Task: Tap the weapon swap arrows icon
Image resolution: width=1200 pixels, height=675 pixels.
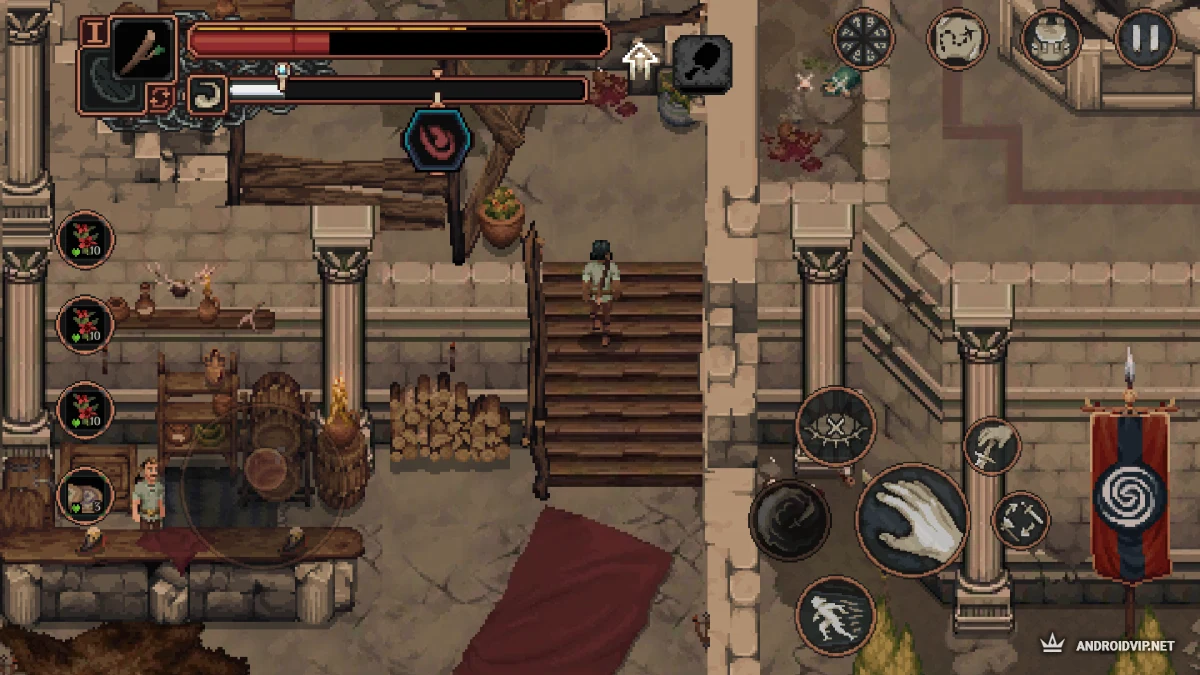Action: point(159,98)
